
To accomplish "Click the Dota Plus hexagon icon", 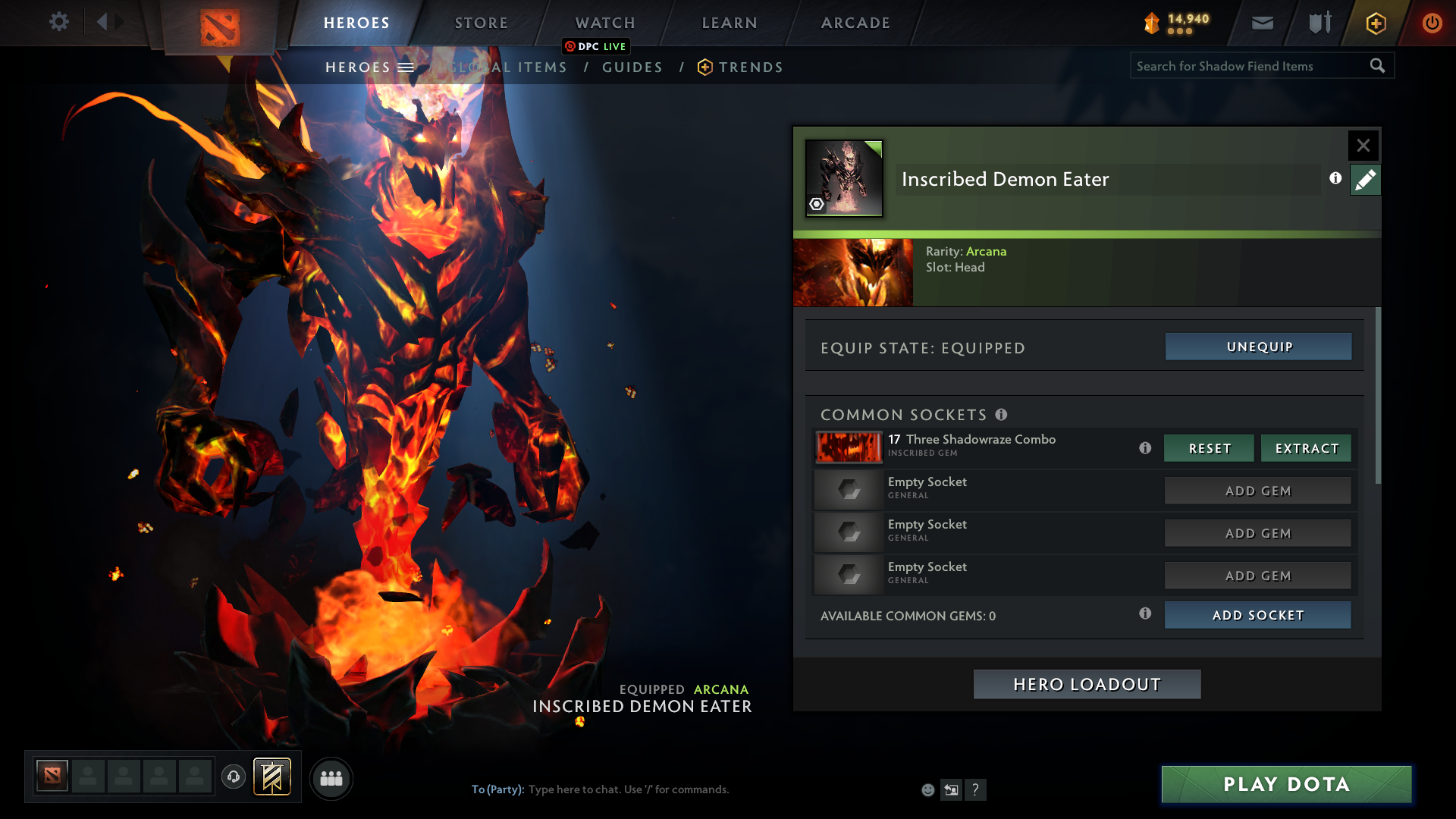I will coord(1376,23).
